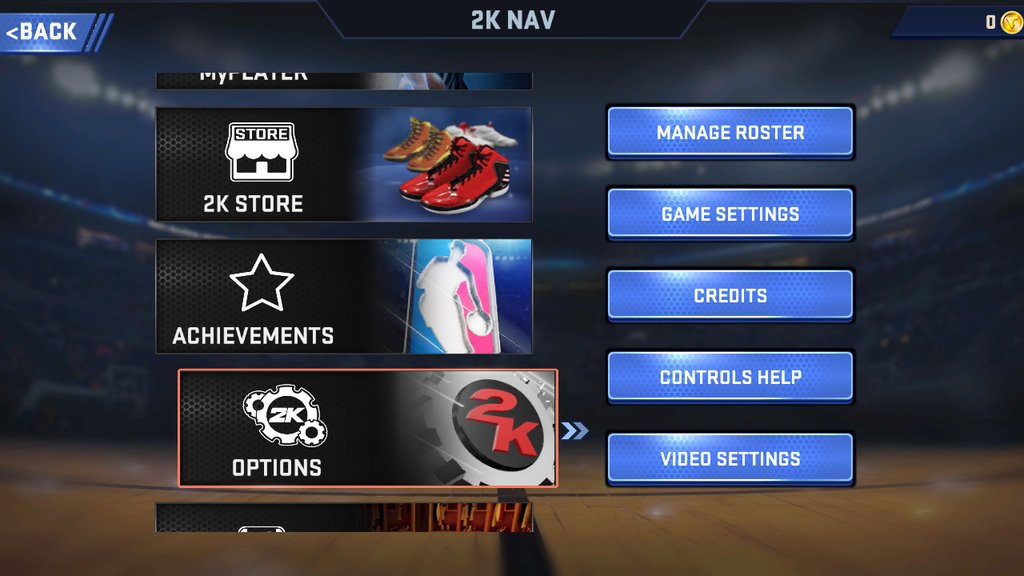The width and height of the screenshot is (1024, 576).
Task: Choose the Options menu tile
Action: click(368, 428)
